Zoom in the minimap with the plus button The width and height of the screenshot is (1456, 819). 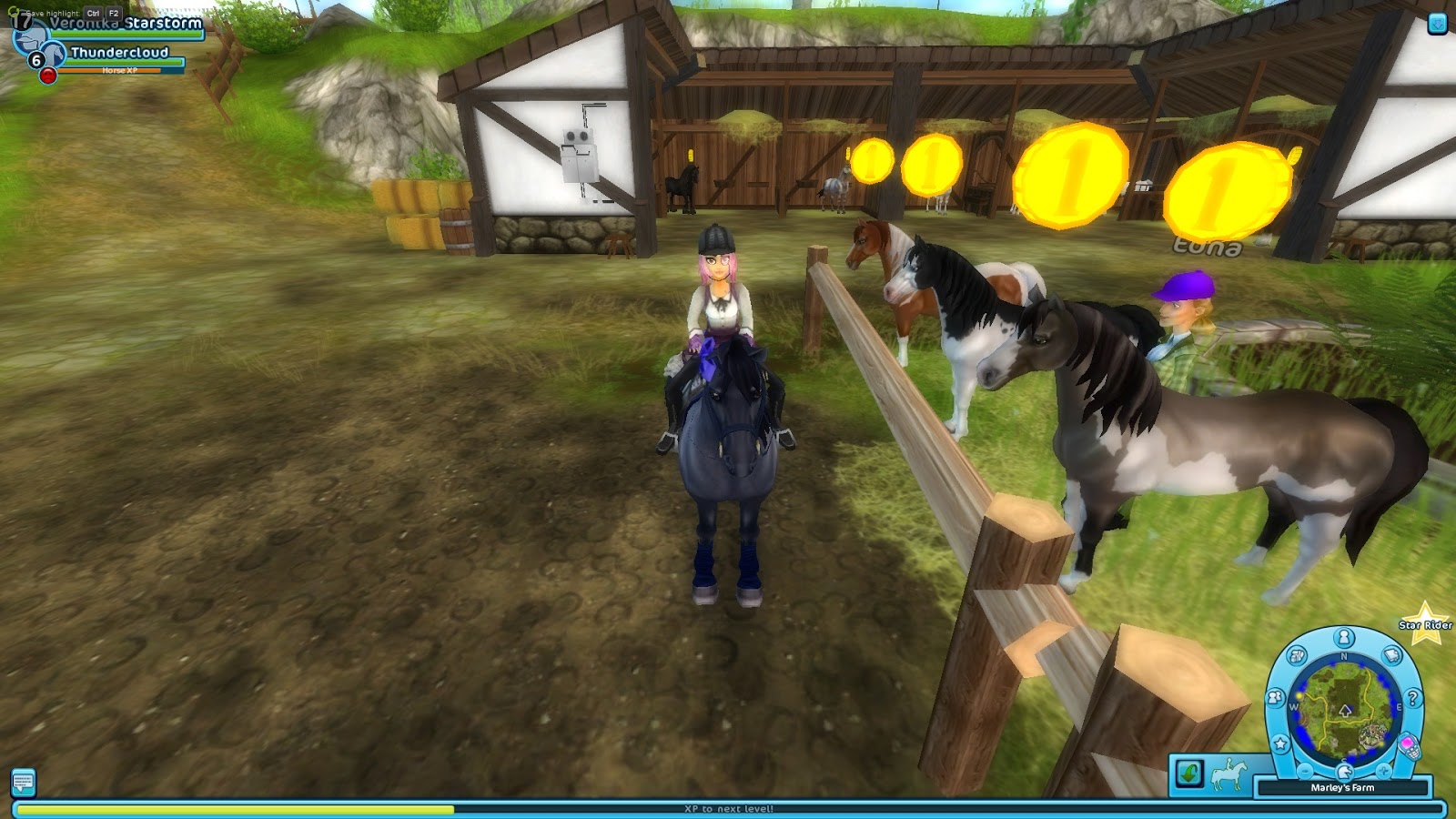point(1383,771)
